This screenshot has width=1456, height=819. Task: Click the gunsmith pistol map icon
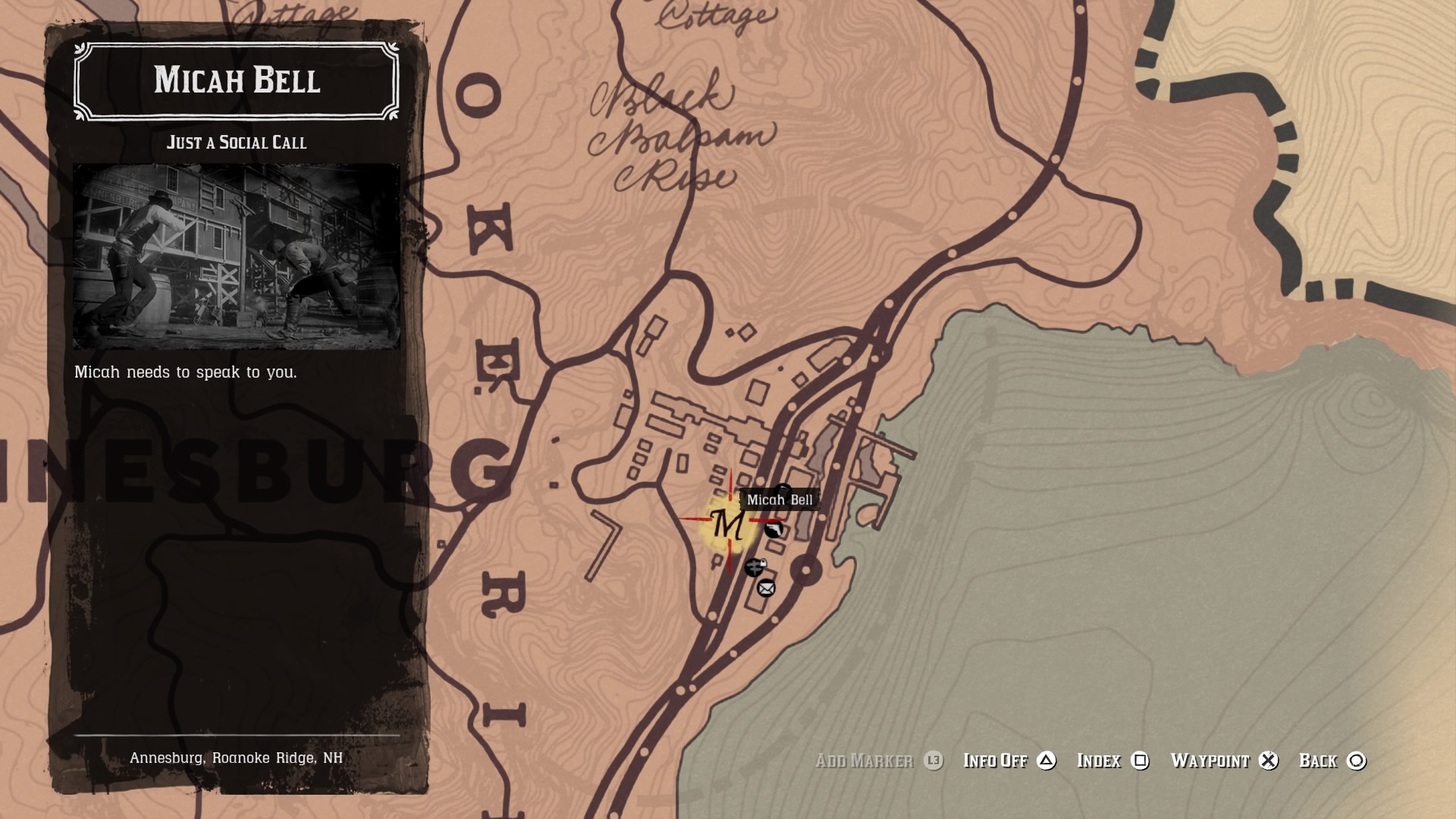(x=773, y=529)
